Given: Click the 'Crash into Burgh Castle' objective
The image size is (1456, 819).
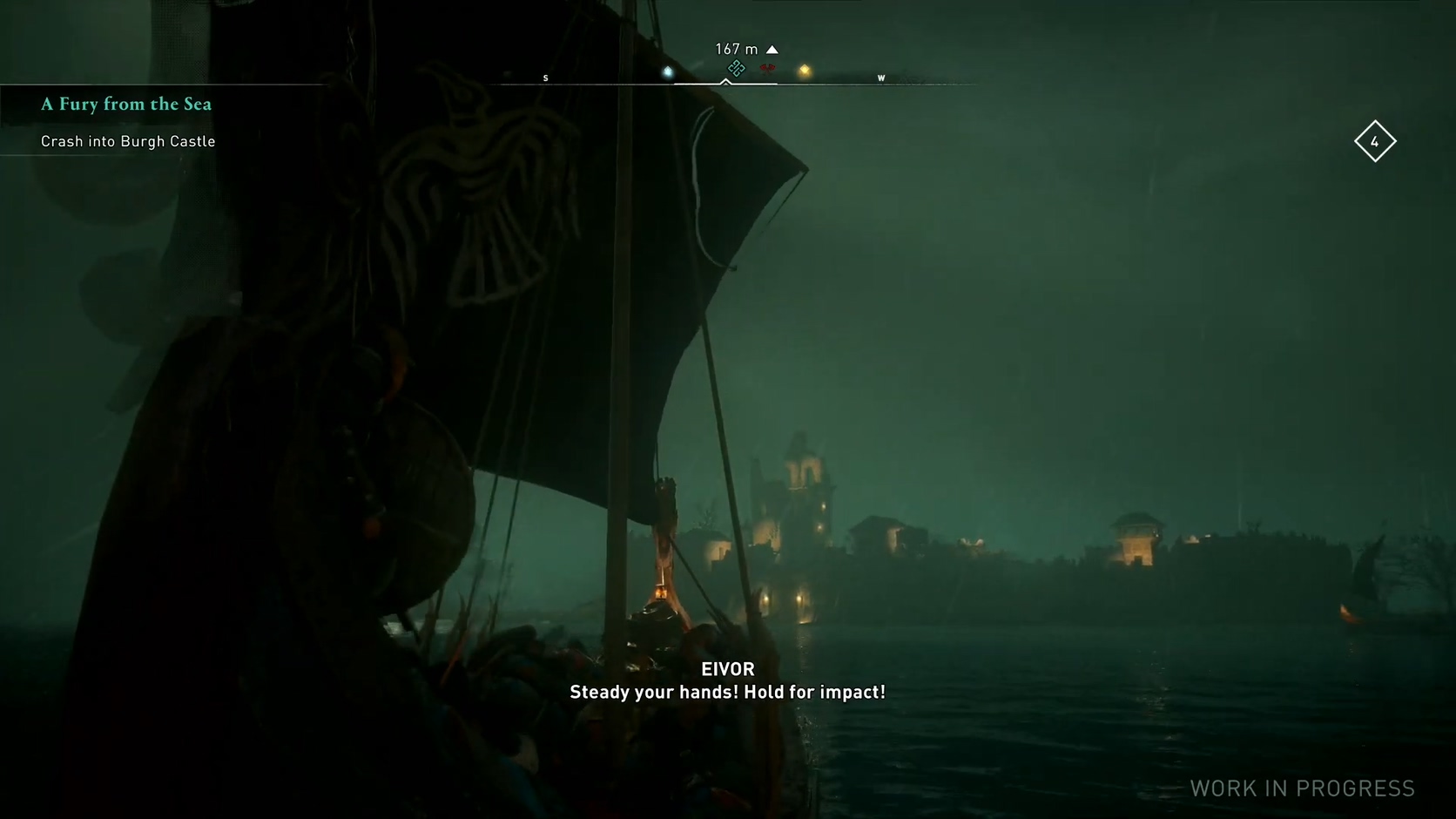Looking at the screenshot, I should [x=128, y=141].
